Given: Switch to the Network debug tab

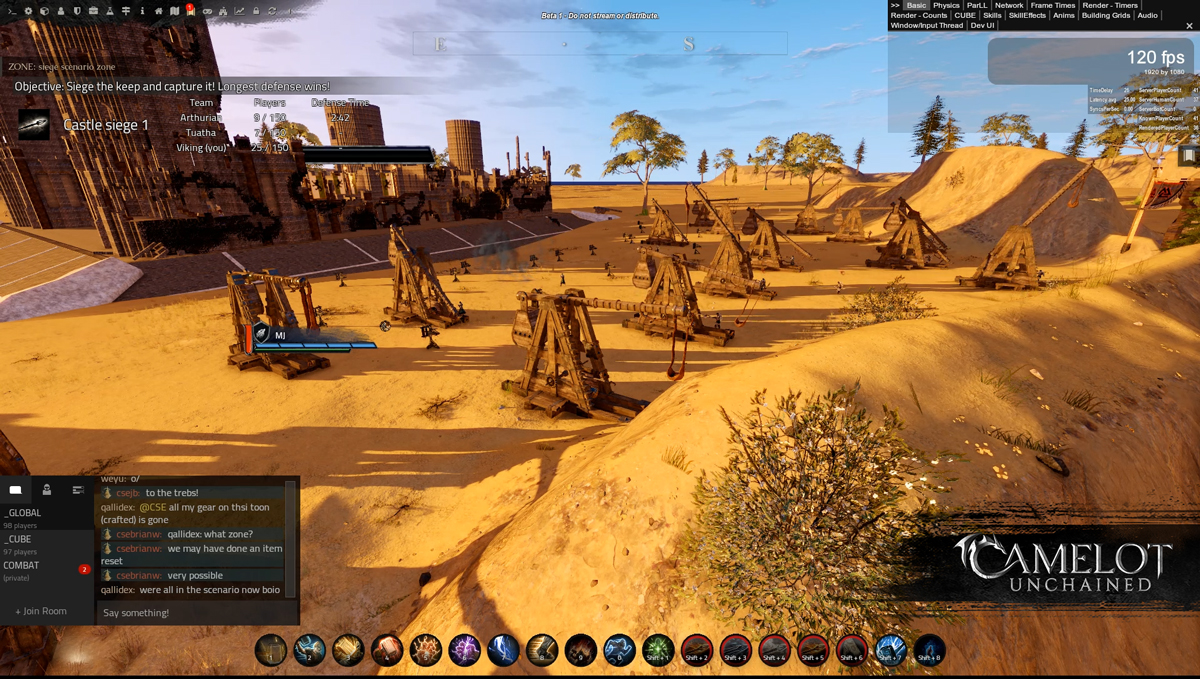Looking at the screenshot, I should click(1009, 5).
